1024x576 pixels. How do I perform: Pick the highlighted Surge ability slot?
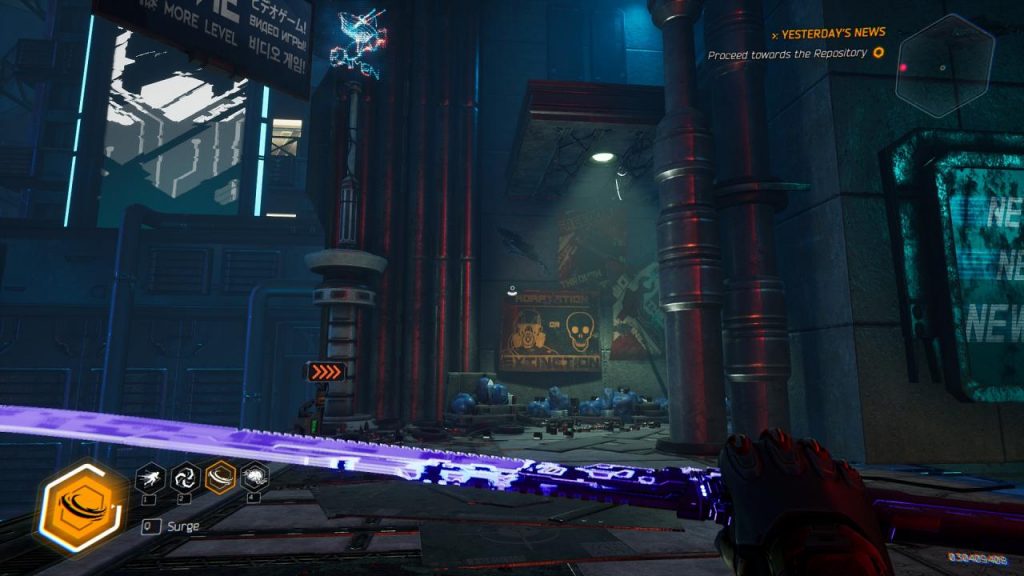(x=220, y=476)
